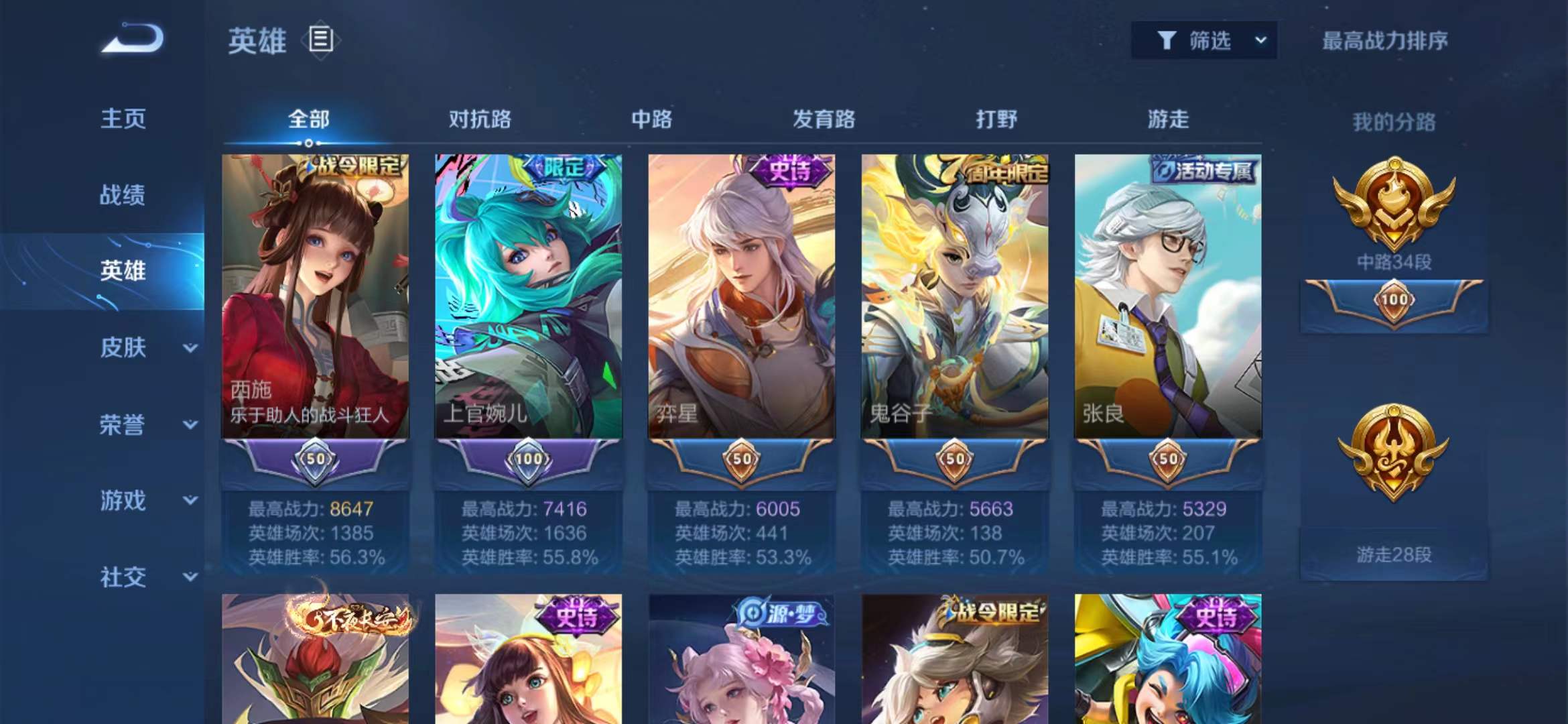Switch to the 发育路 lane filter

point(824,119)
